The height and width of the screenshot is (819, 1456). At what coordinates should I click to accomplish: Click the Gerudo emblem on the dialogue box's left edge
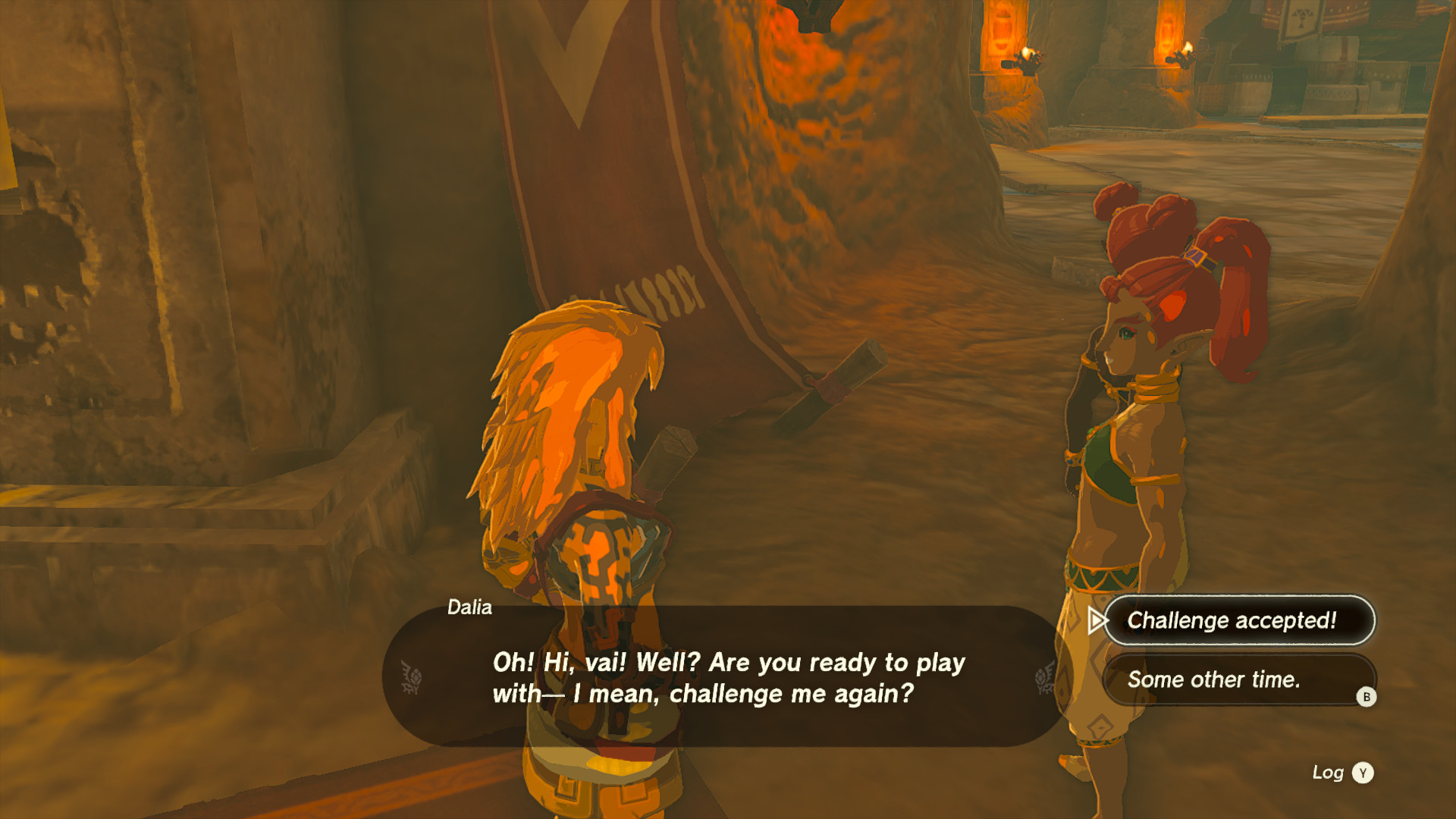[412, 676]
